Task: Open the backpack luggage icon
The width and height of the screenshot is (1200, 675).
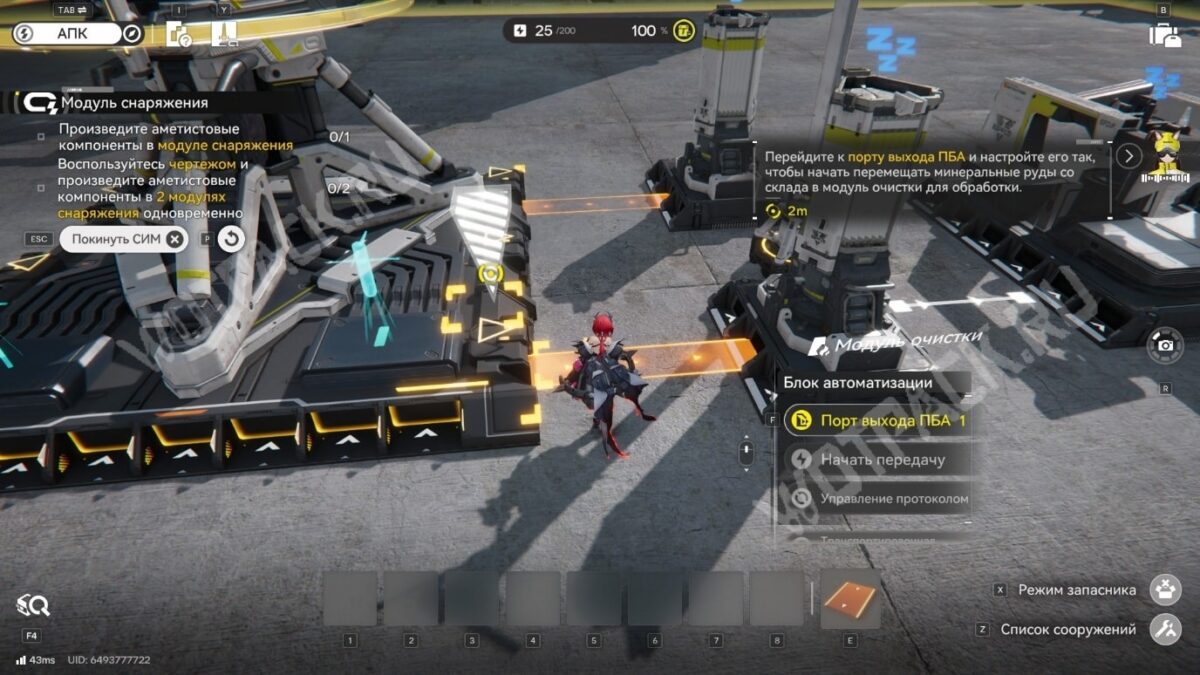Action: click(1164, 35)
